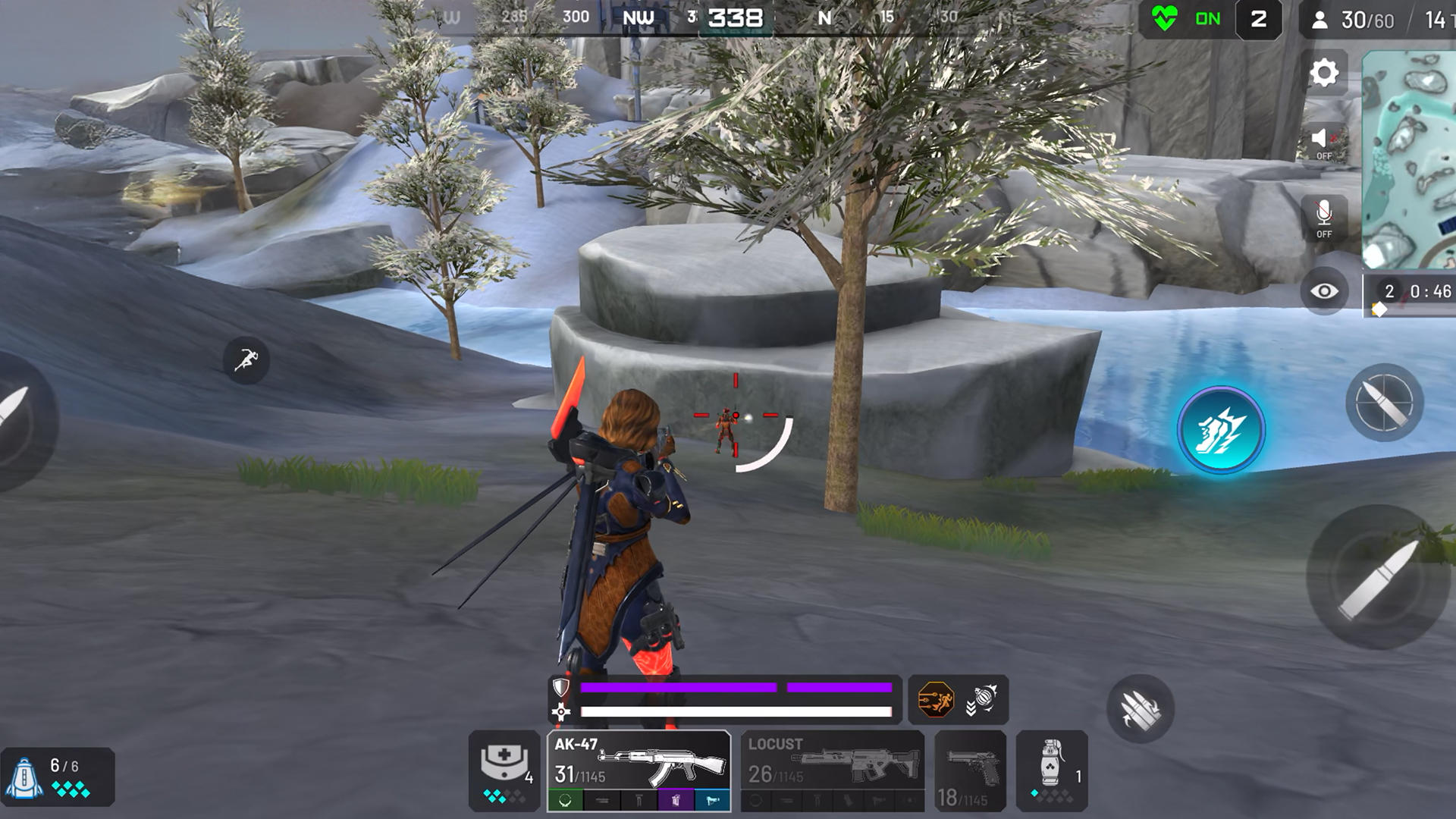The image size is (1456, 819).
Task: Select the grenade slot icon
Action: click(1050, 768)
